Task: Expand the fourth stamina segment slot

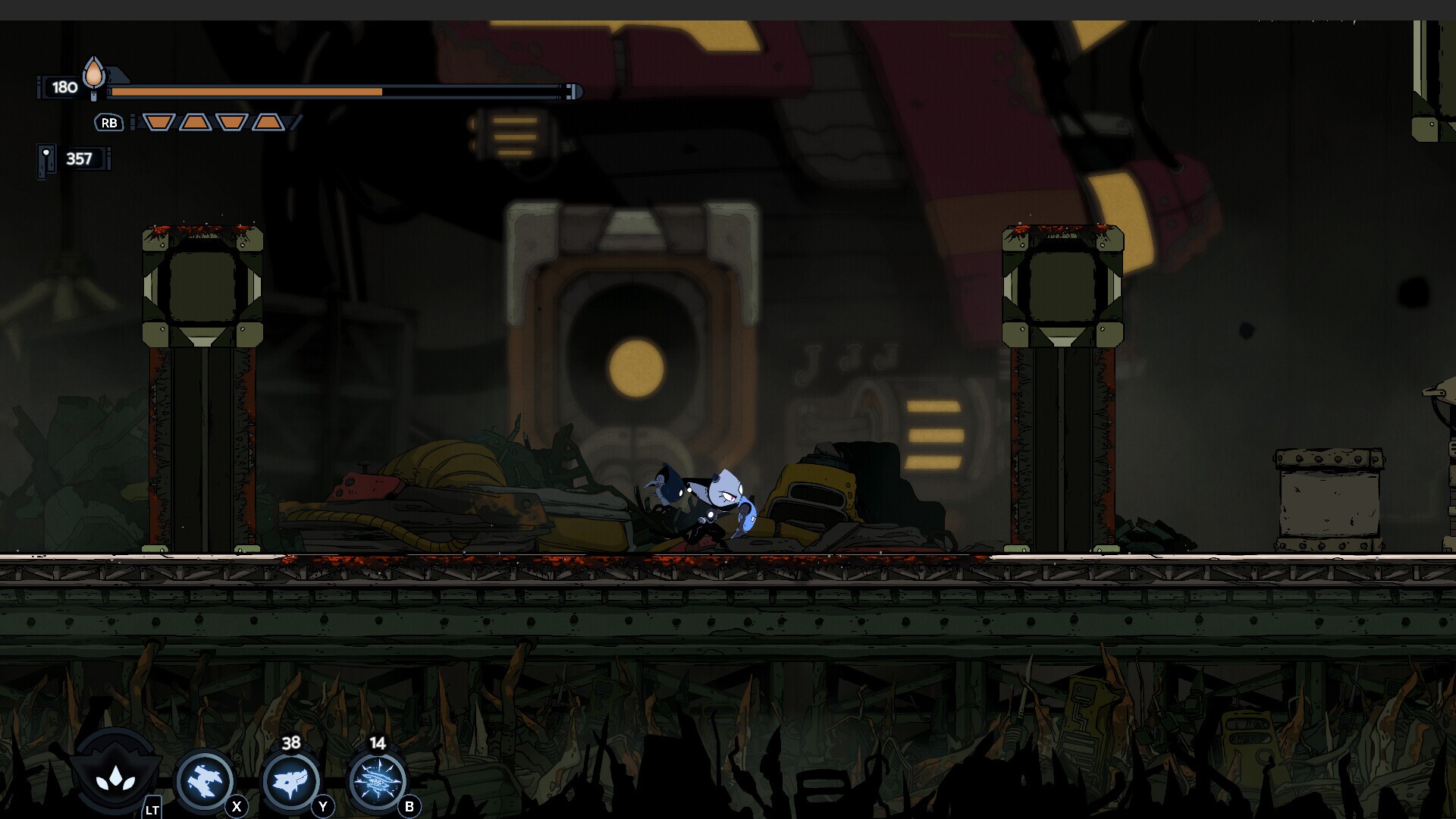Action: (x=269, y=121)
